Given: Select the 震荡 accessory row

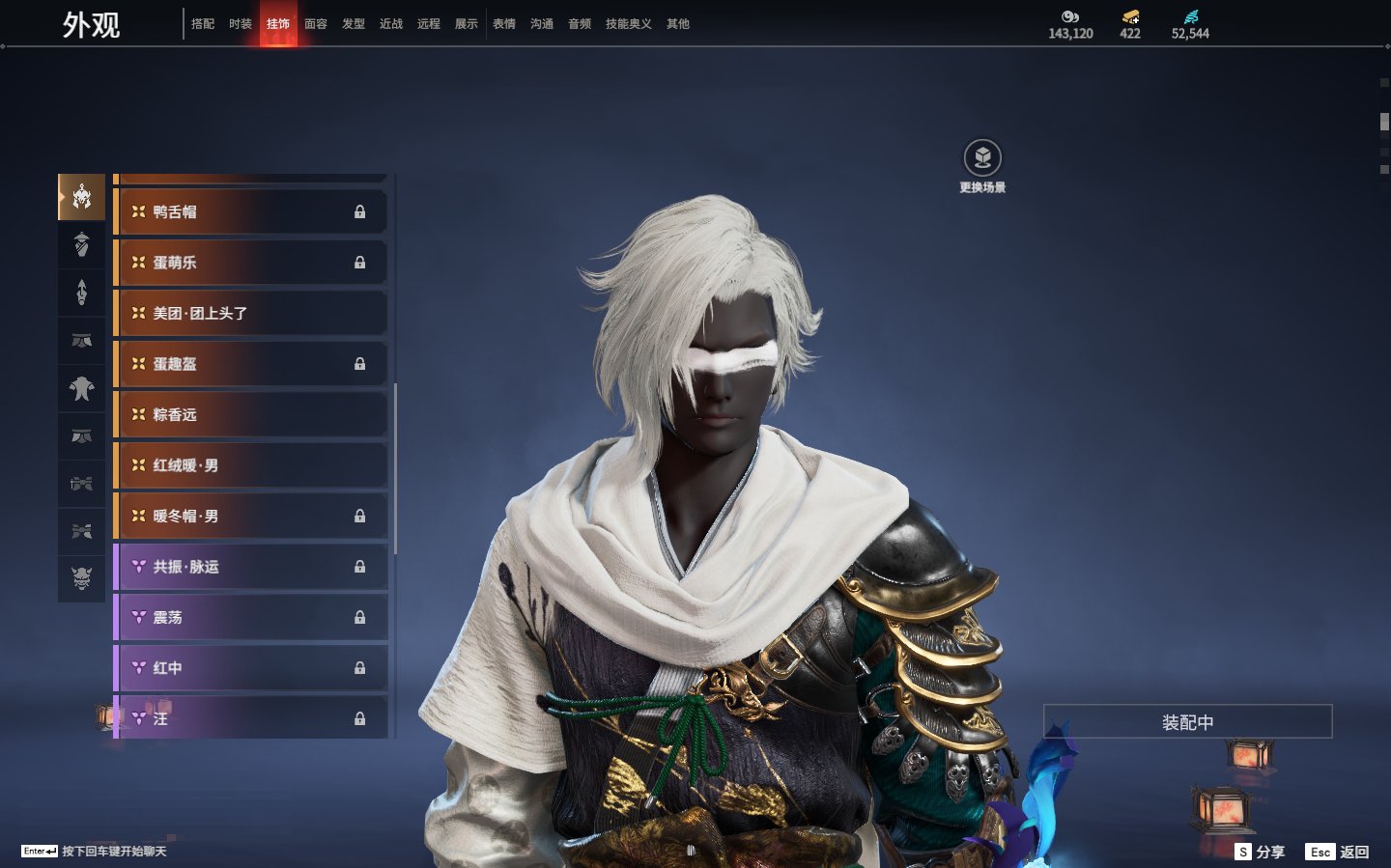Looking at the screenshot, I should (x=251, y=617).
